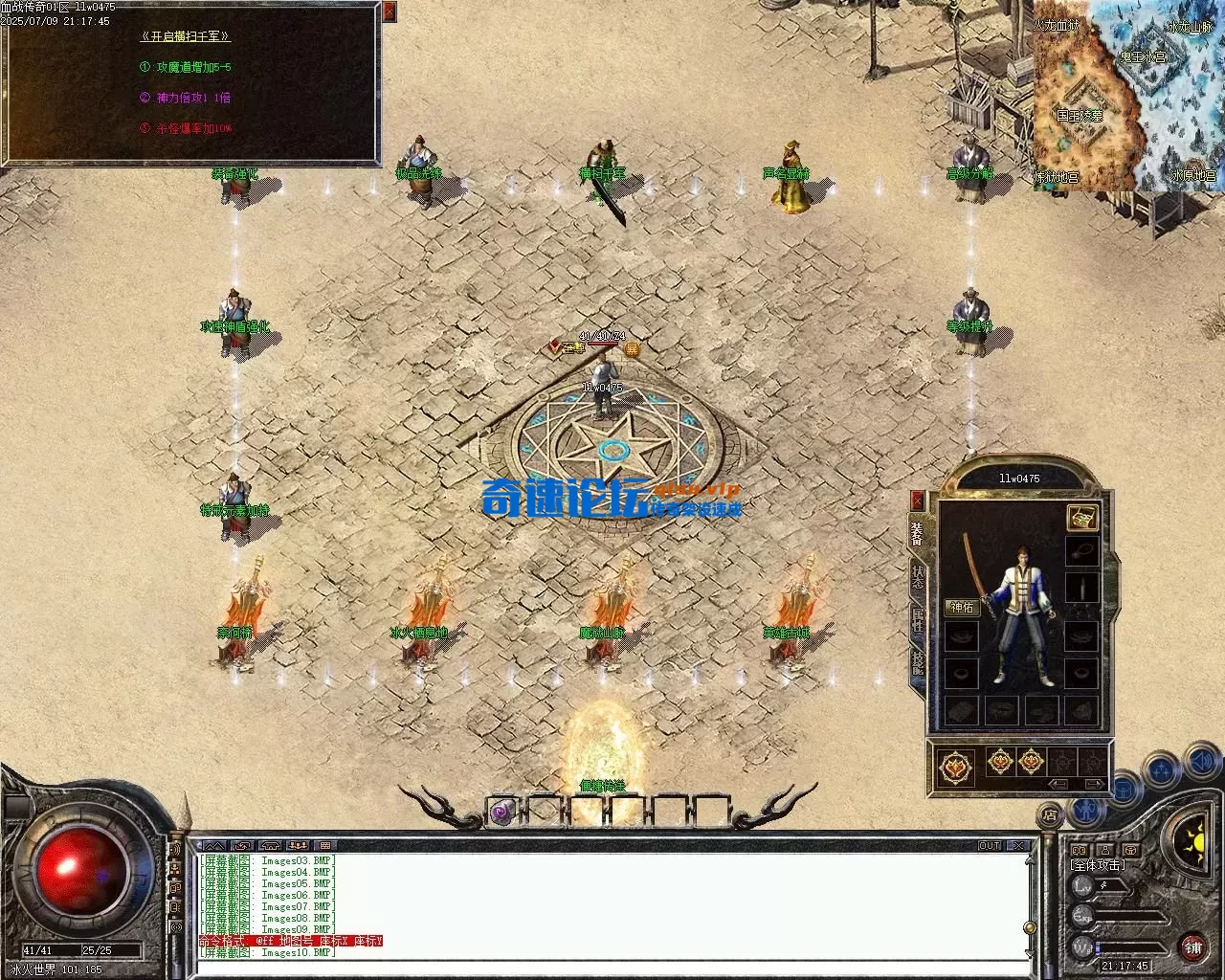
Task: Click the OUT button above chat
Action: [x=989, y=846]
